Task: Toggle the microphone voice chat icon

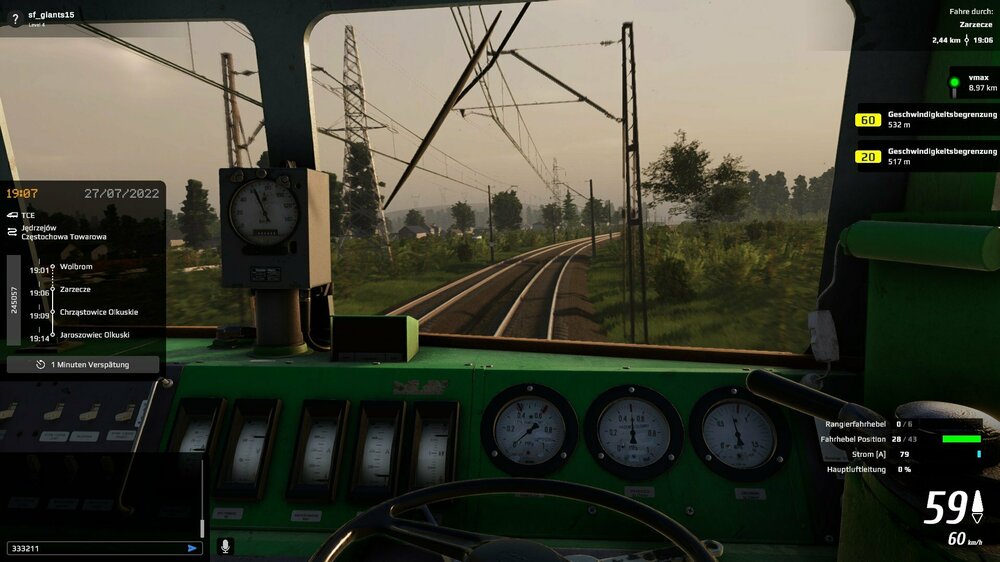Action: tap(225, 547)
